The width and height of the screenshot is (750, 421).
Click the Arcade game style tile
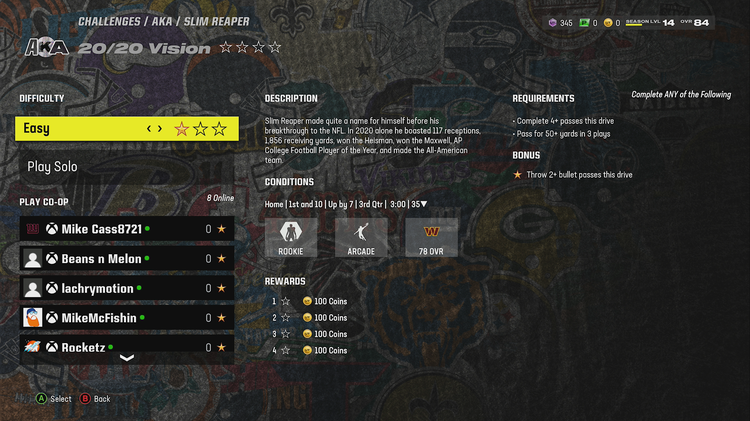click(x=361, y=238)
